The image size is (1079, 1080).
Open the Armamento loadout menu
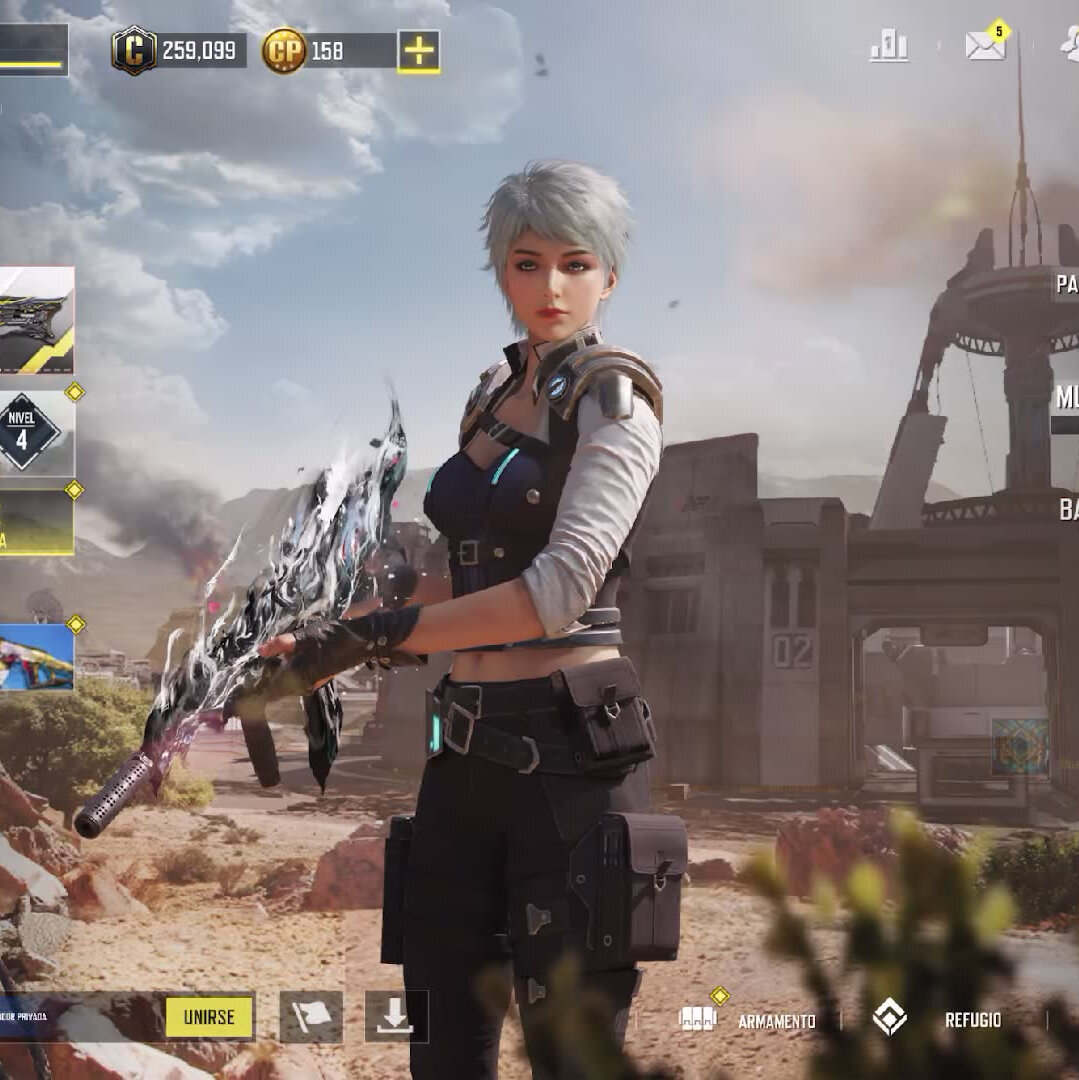[x=750, y=1020]
